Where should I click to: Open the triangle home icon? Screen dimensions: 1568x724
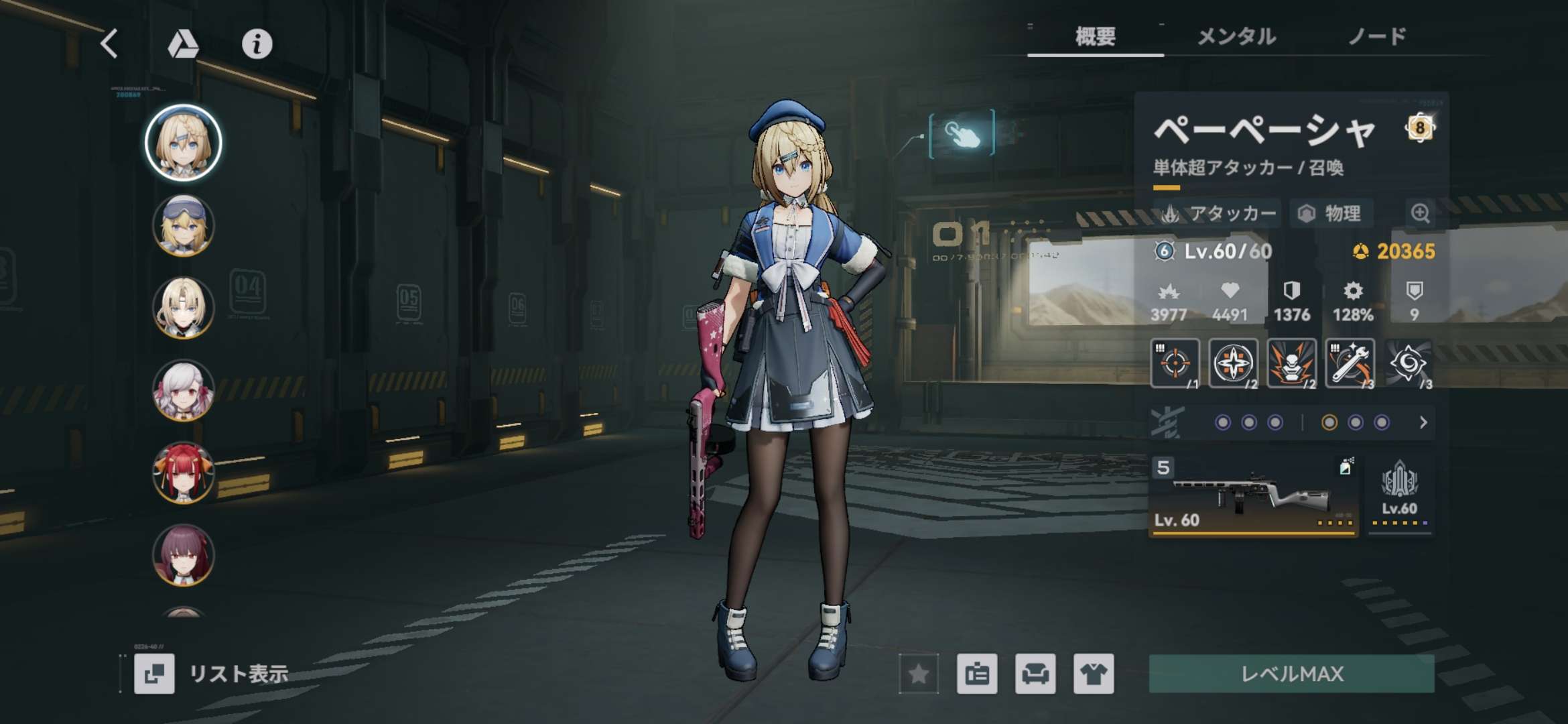[x=182, y=44]
